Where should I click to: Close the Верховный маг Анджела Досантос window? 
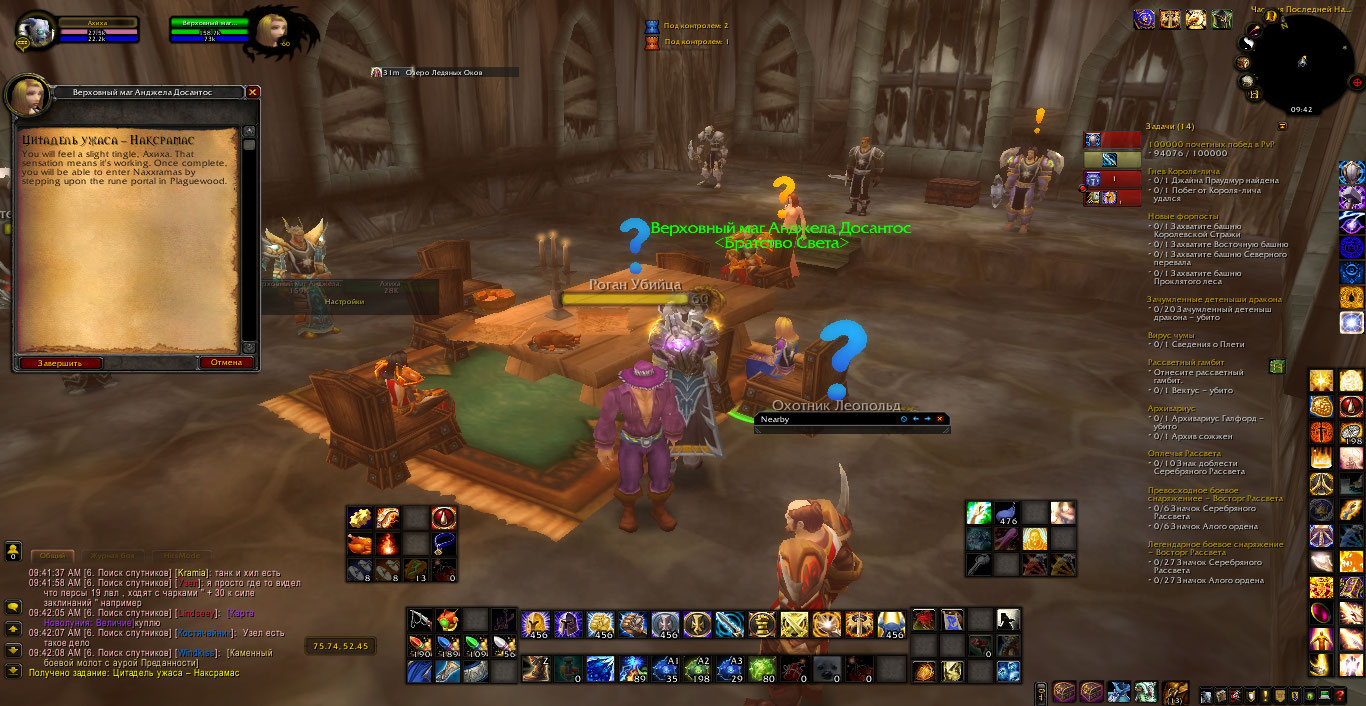[253, 92]
